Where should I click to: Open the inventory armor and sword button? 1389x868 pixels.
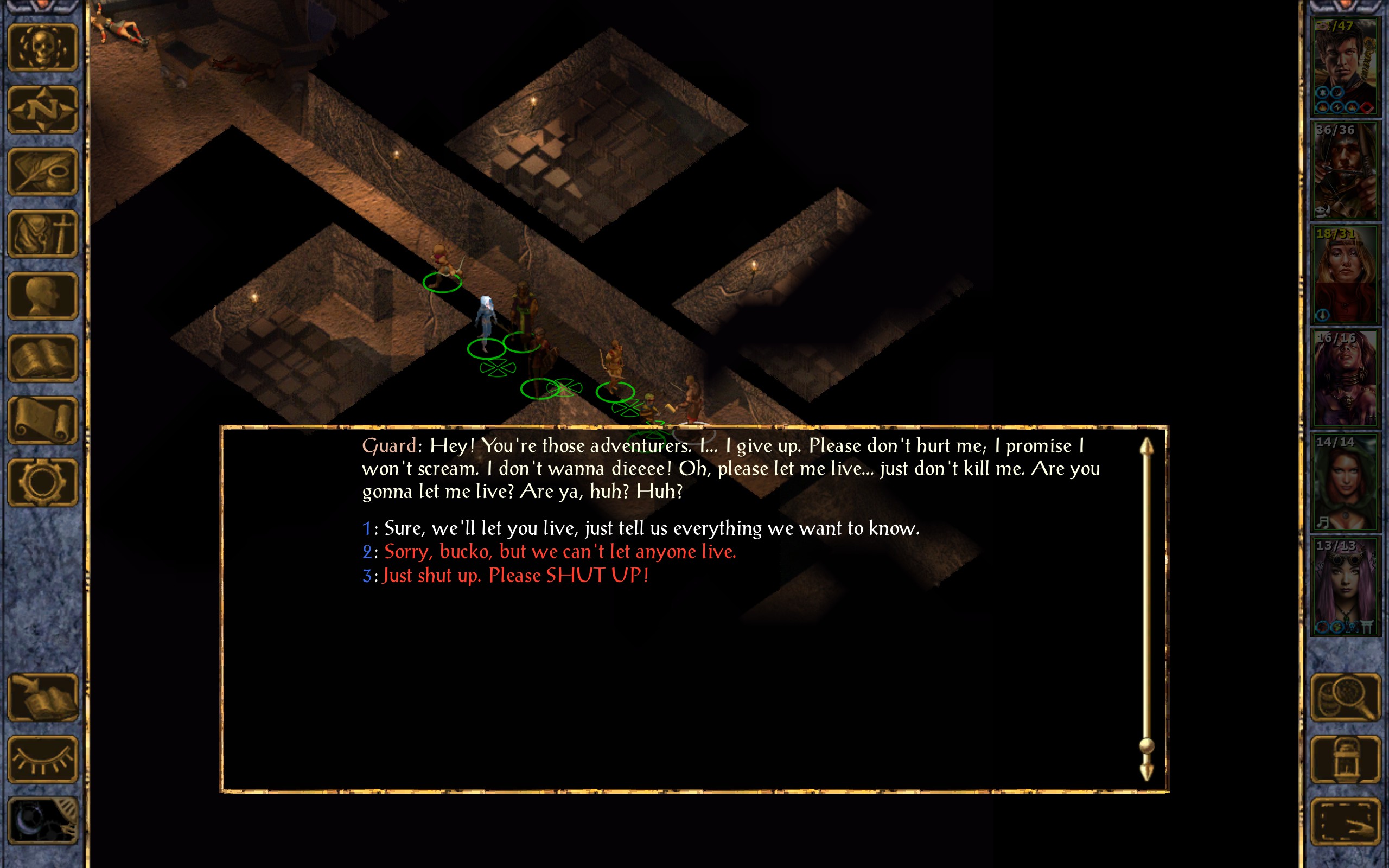(x=43, y=234)
